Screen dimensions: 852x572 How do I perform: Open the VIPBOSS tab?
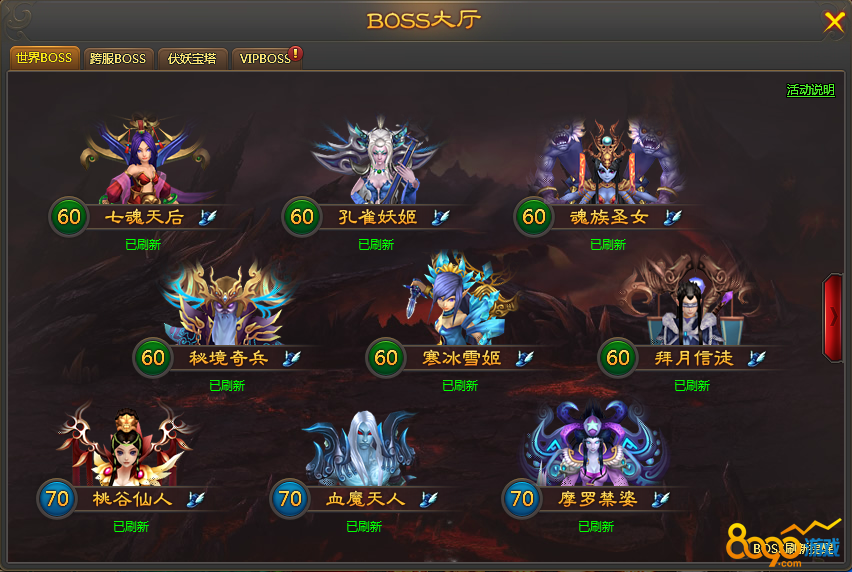pos(265,58)
